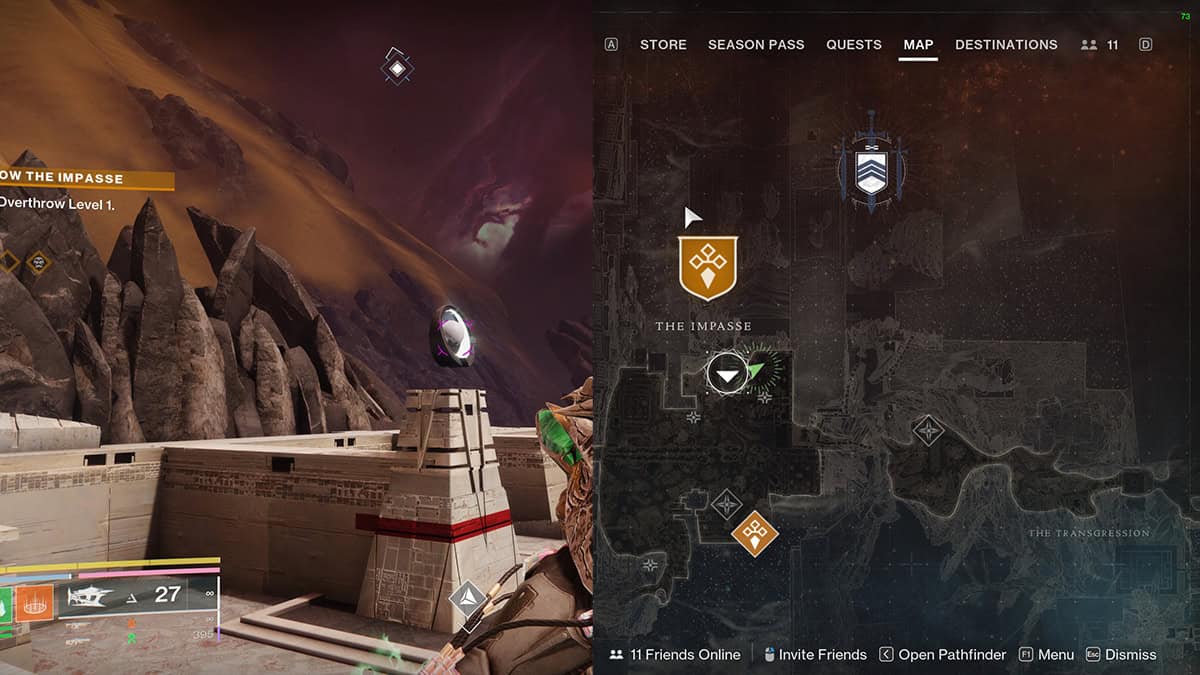Viewport: 1200px width, 675px height.
Task: Select The Impasse landing zone shield icon
Action: point(708,268)
